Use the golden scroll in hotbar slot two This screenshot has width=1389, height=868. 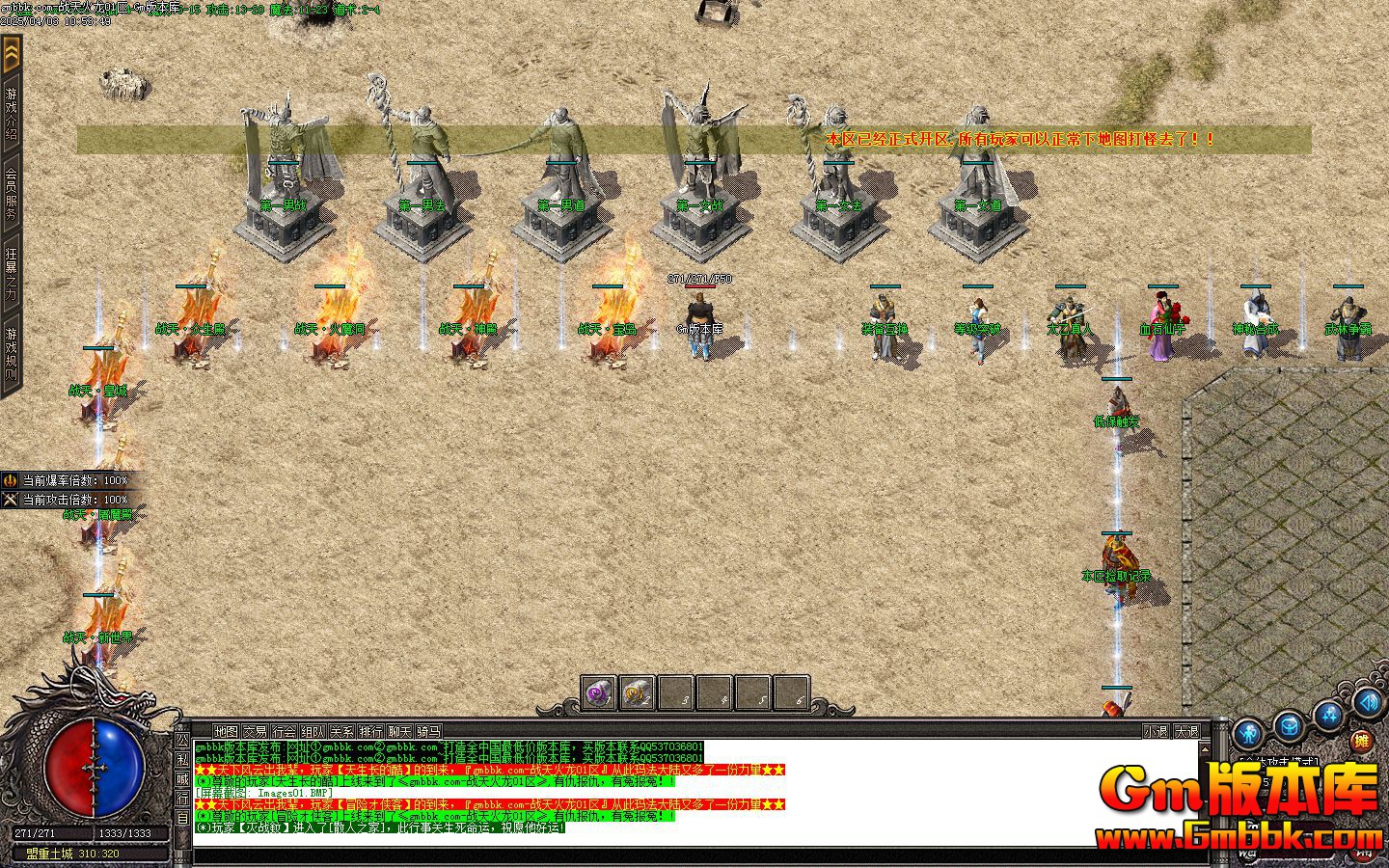coord(637,693)
